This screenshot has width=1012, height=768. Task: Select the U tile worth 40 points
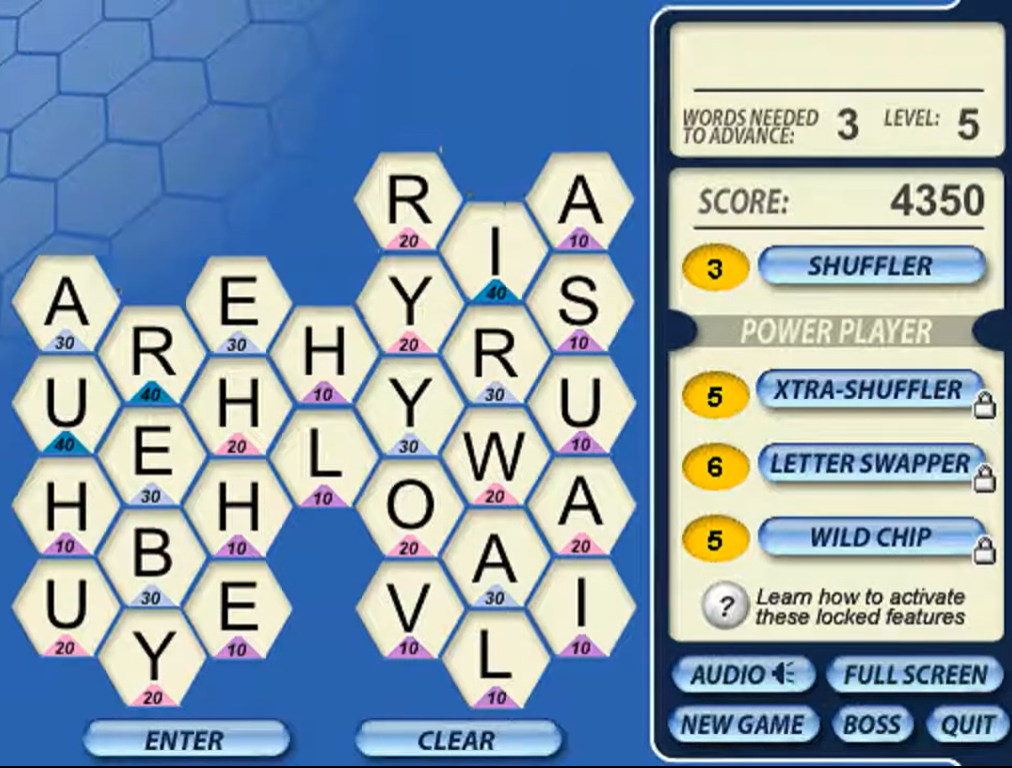[x=66, y=407]
